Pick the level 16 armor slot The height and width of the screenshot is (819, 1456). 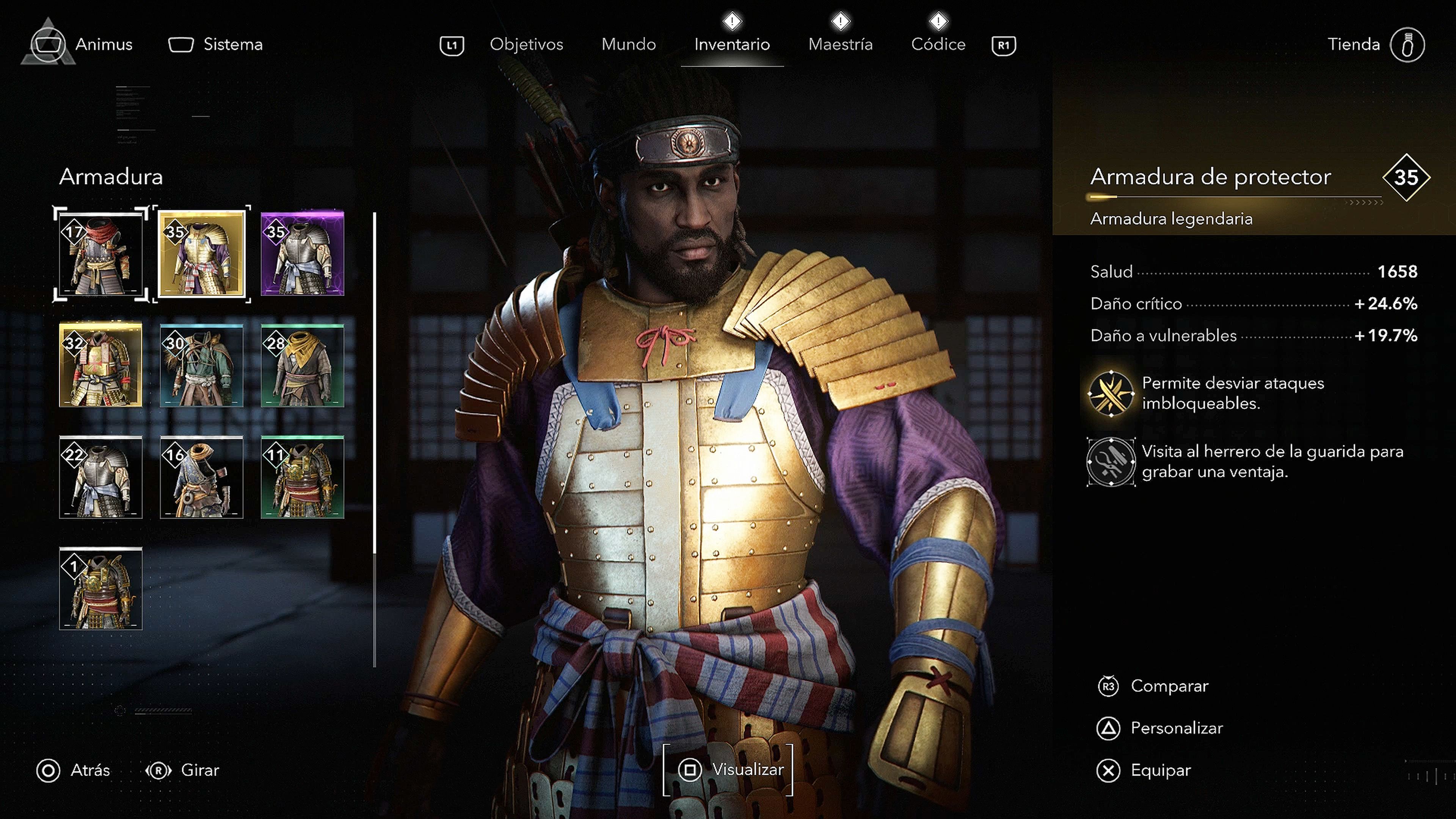point(202,477)
